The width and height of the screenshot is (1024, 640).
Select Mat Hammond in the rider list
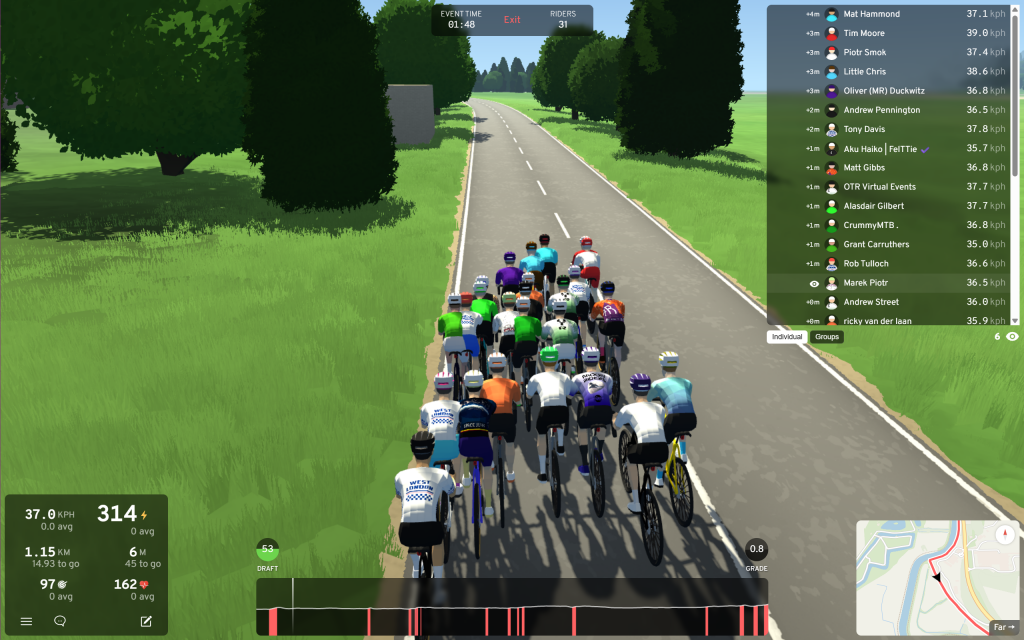click(x=871, y=14)
